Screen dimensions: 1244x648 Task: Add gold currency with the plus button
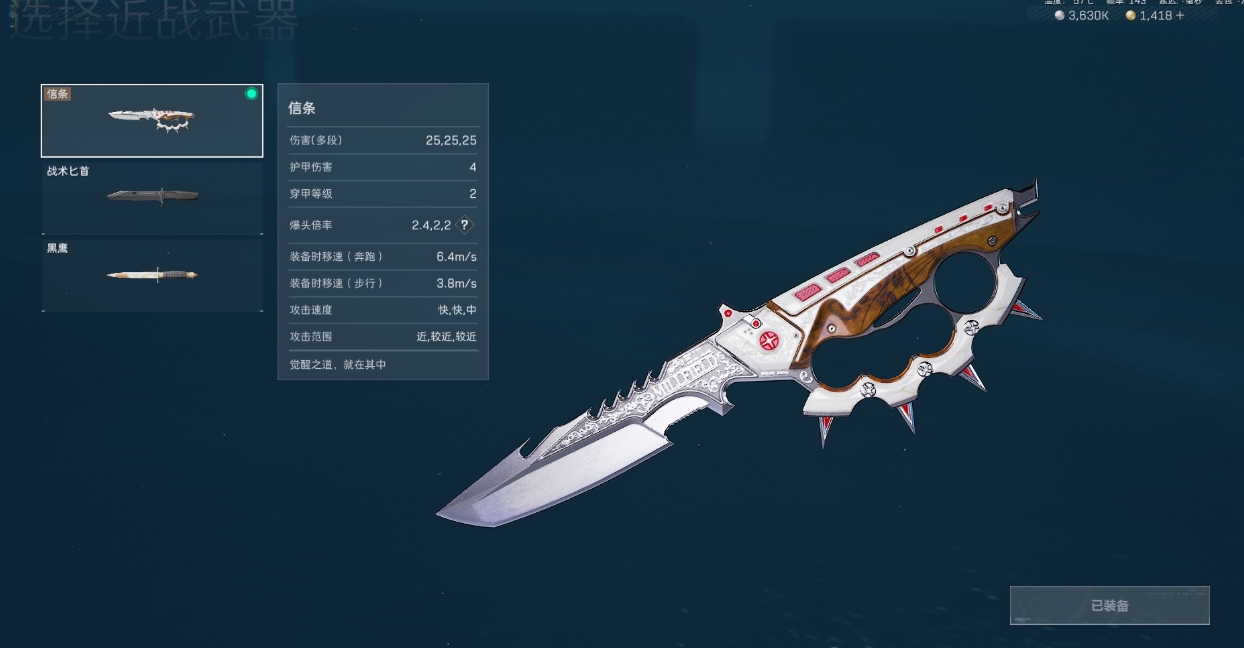pos(1180,16)
